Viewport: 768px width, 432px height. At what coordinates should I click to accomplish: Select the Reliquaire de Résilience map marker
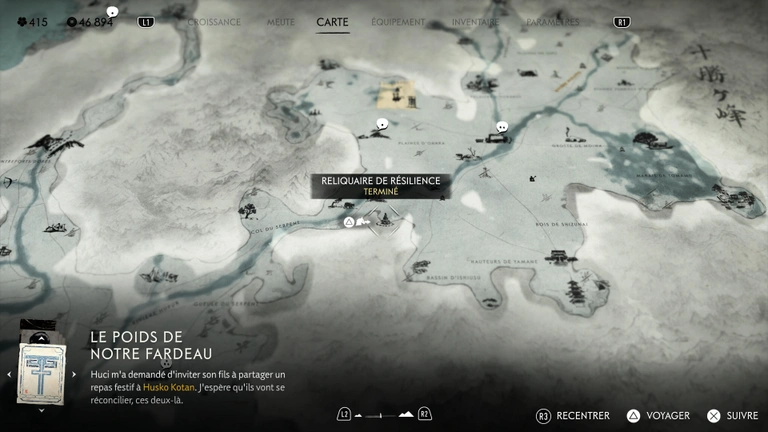pyautogui.click(x=349, y=221)
